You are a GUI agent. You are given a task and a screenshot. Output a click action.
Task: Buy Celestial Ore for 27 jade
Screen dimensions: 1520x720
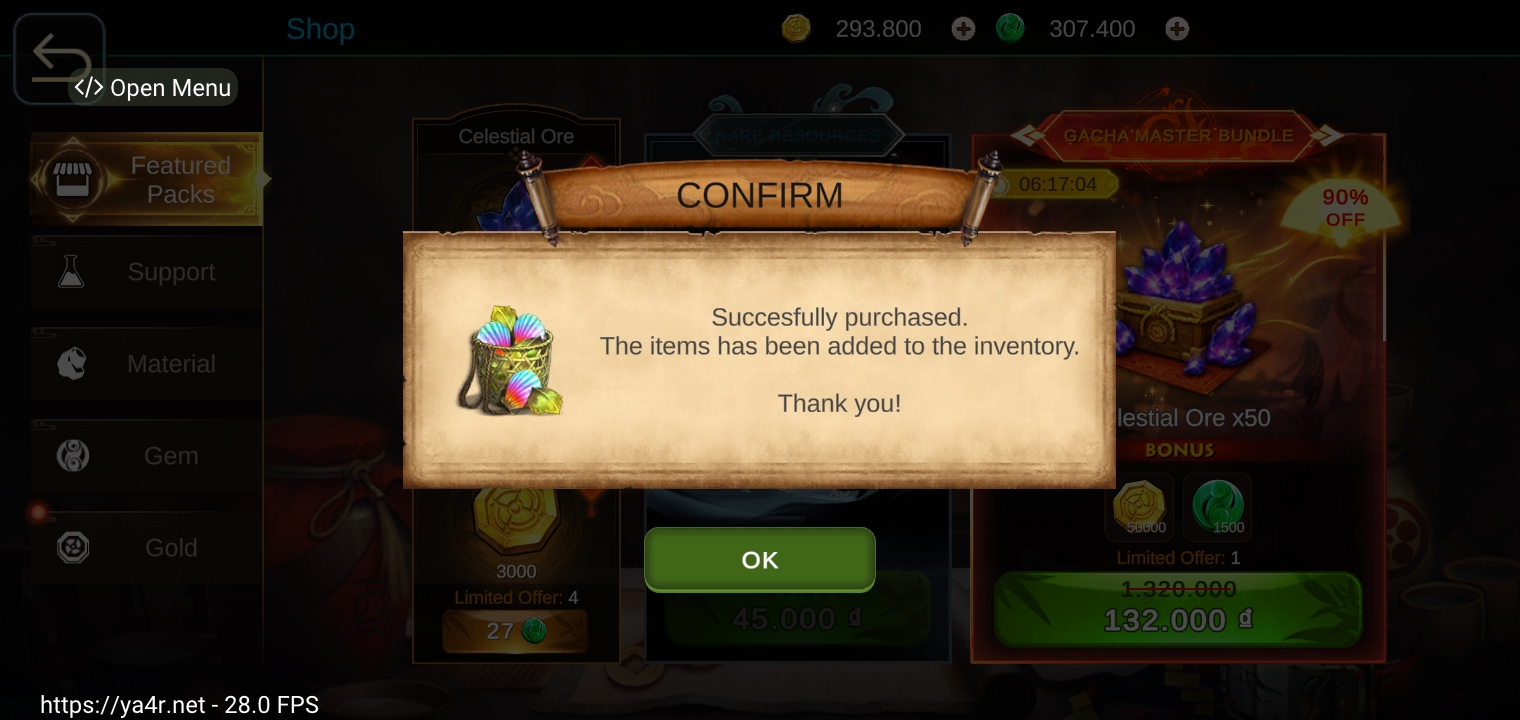(515, 631)
